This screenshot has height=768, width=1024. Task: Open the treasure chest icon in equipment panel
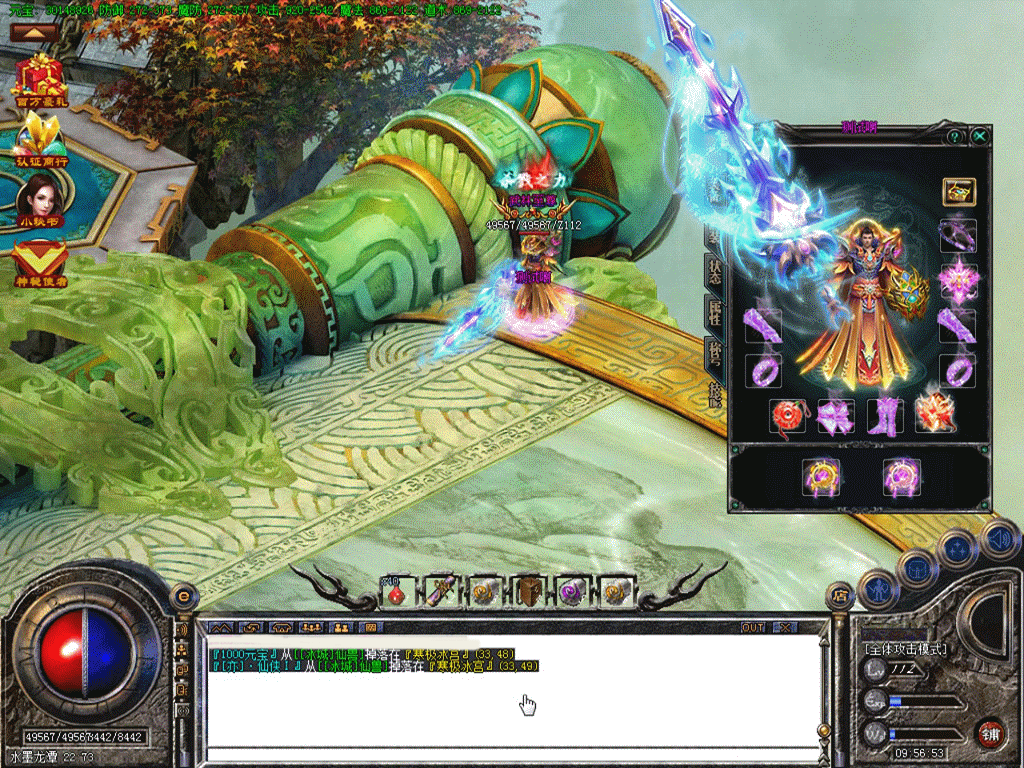[x=958, y=191]
